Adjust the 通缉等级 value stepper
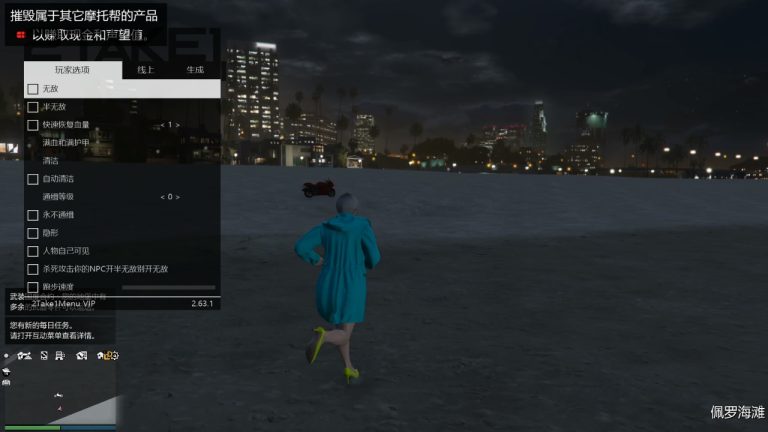 coord(170,197)
